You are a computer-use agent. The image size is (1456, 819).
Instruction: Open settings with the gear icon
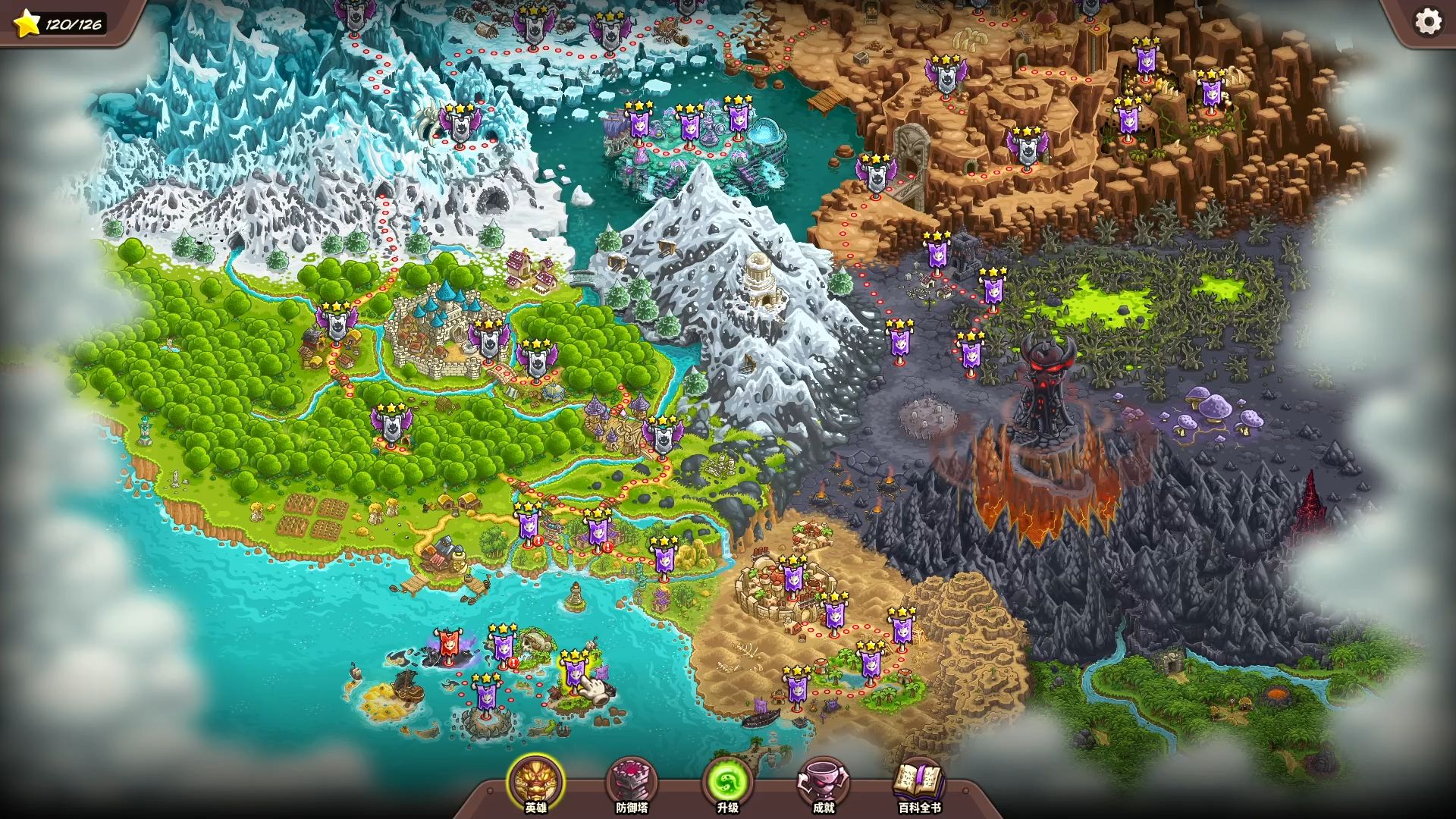[1428, 22]
